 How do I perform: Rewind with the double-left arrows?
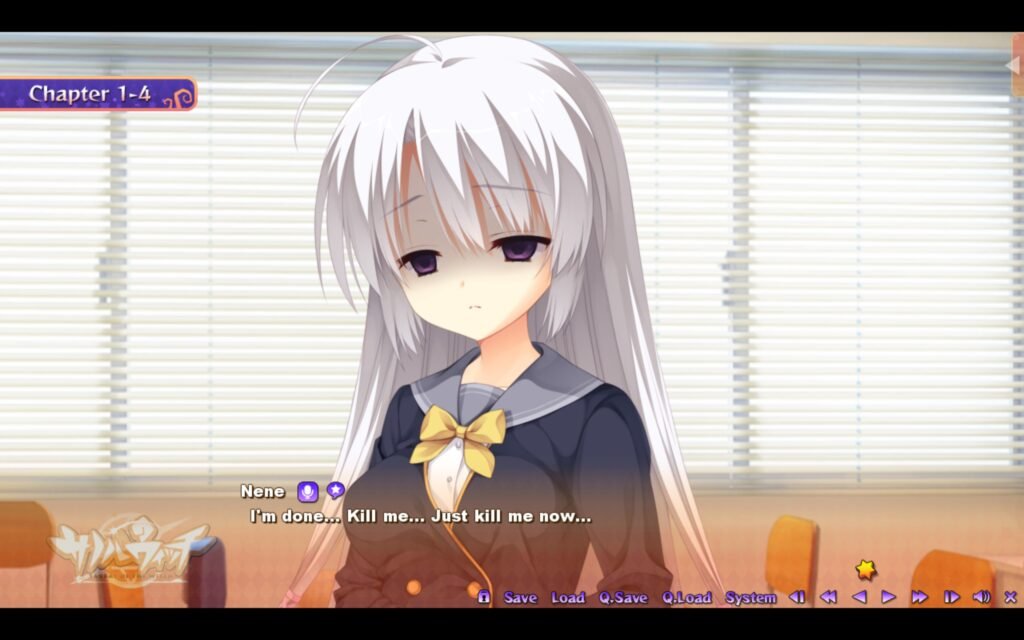[828, 597]
